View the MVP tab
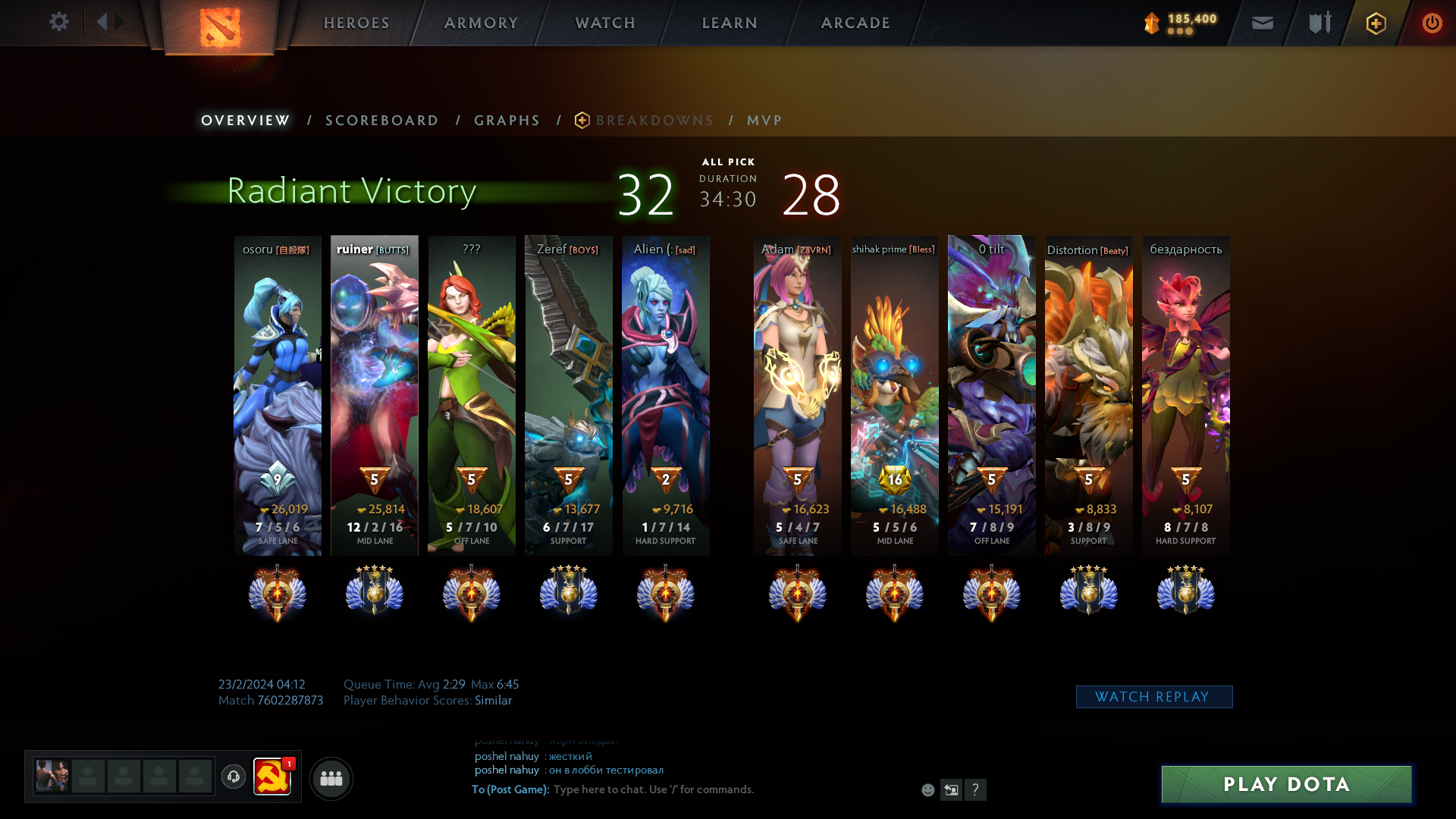This screenshot has height=819, width=1456. 764,121
